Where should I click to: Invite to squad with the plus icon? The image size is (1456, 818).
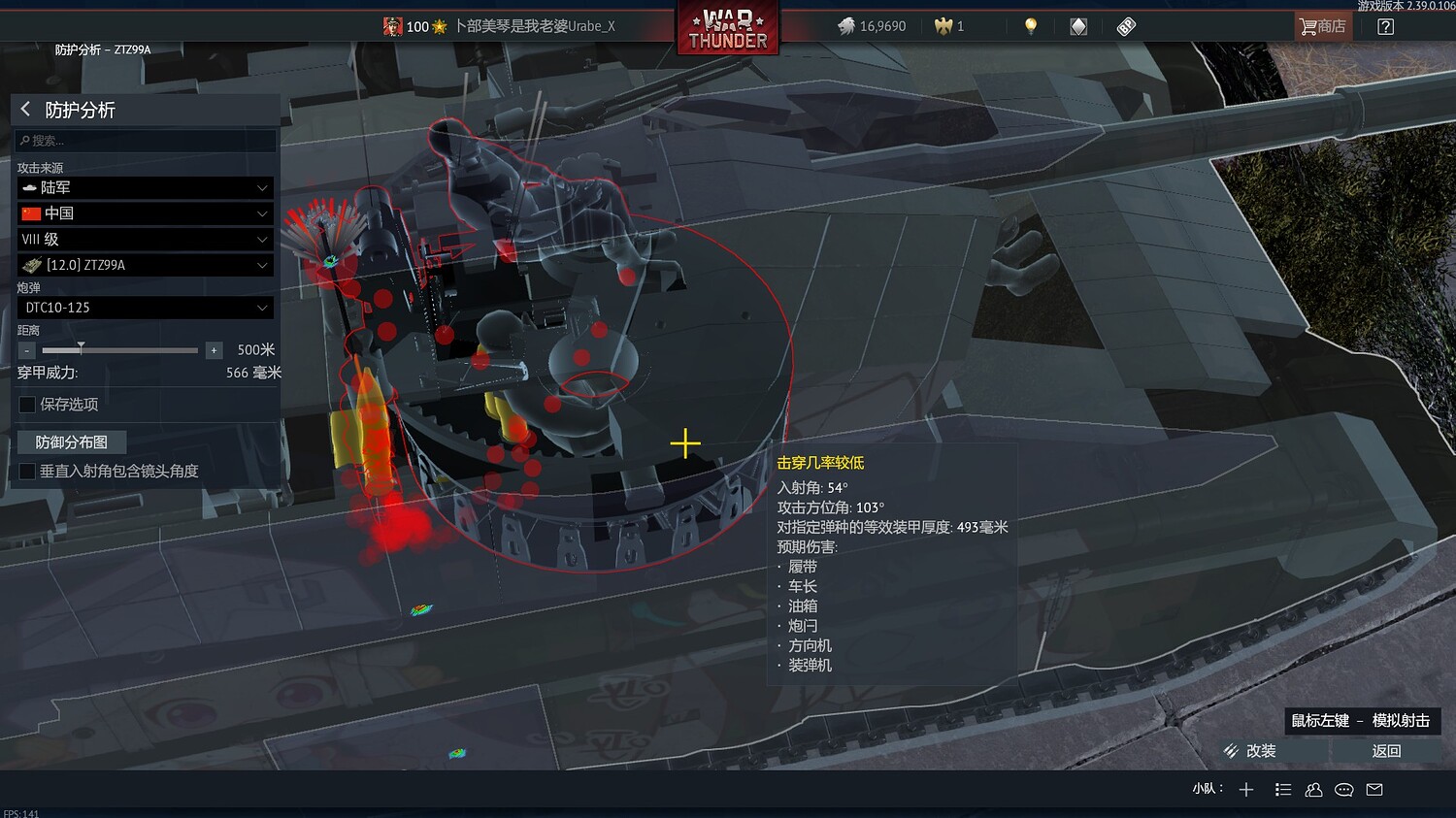click(1246, 789)
